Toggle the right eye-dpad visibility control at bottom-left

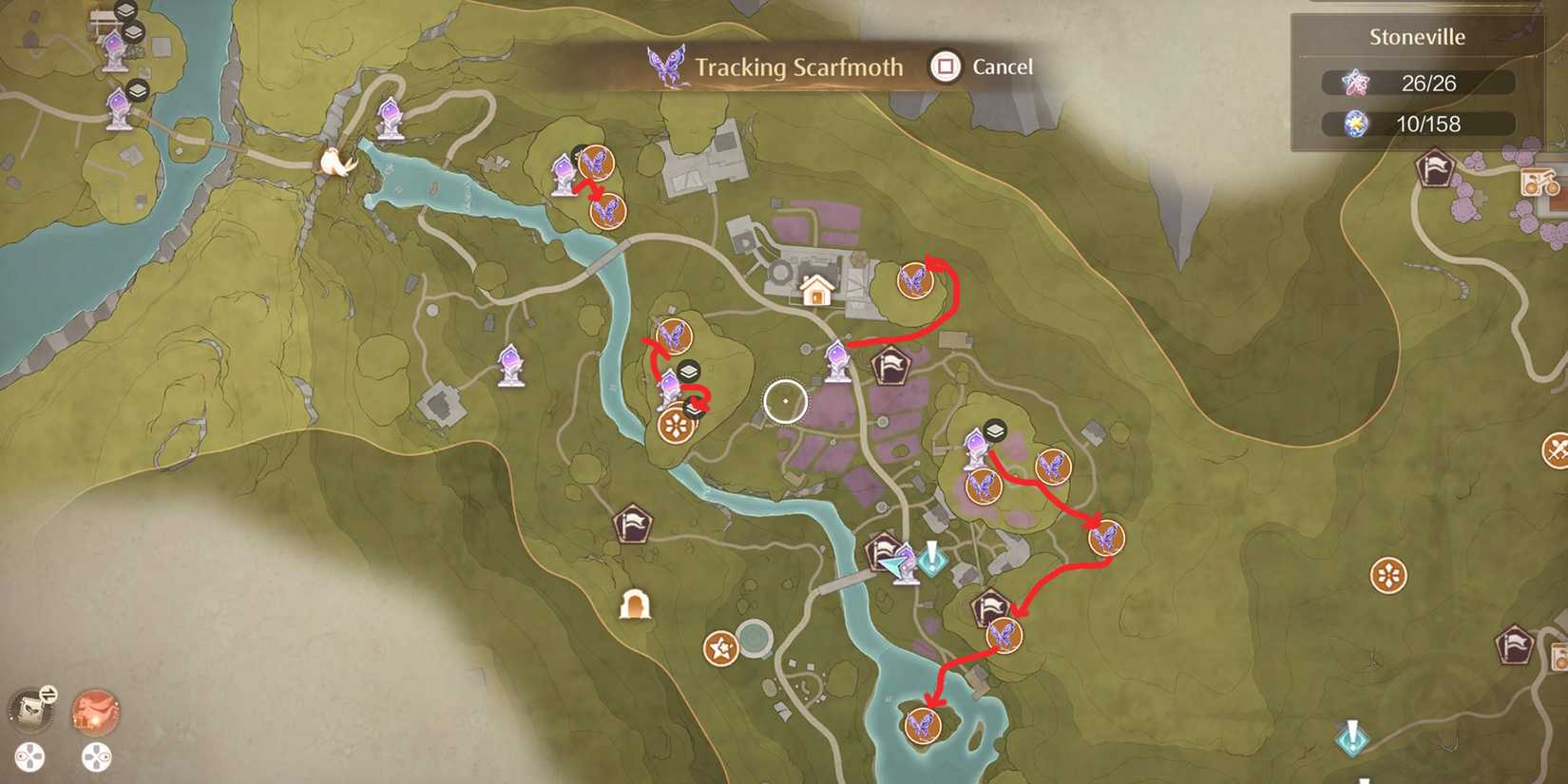coord(94,757)
